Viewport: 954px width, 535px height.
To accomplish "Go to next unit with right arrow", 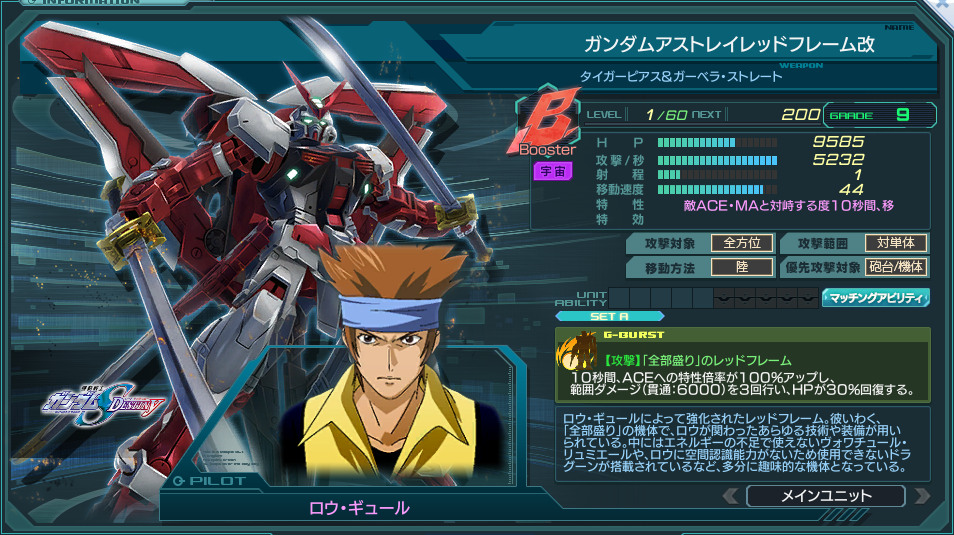I will [x=921, y=496].
